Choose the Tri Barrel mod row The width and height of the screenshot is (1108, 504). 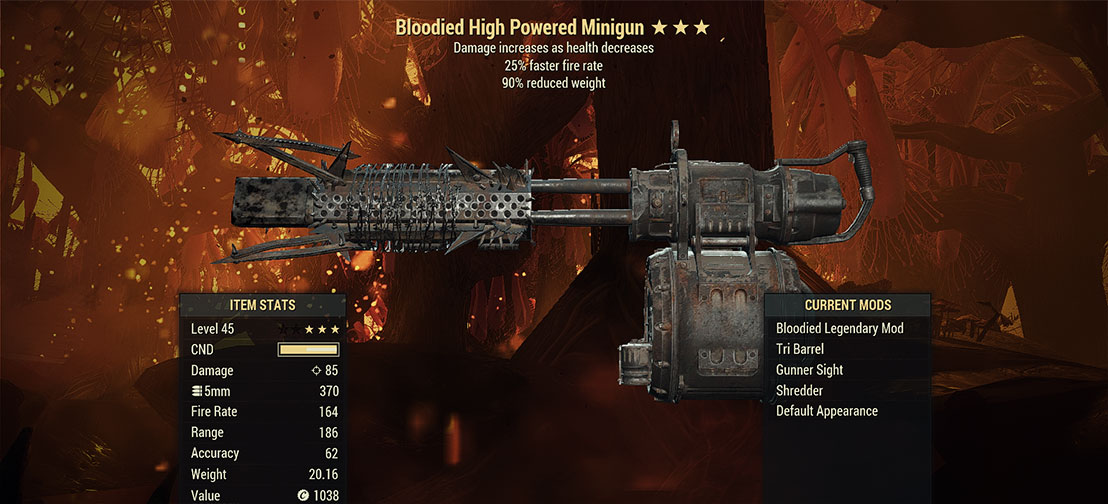pos(802,349)
